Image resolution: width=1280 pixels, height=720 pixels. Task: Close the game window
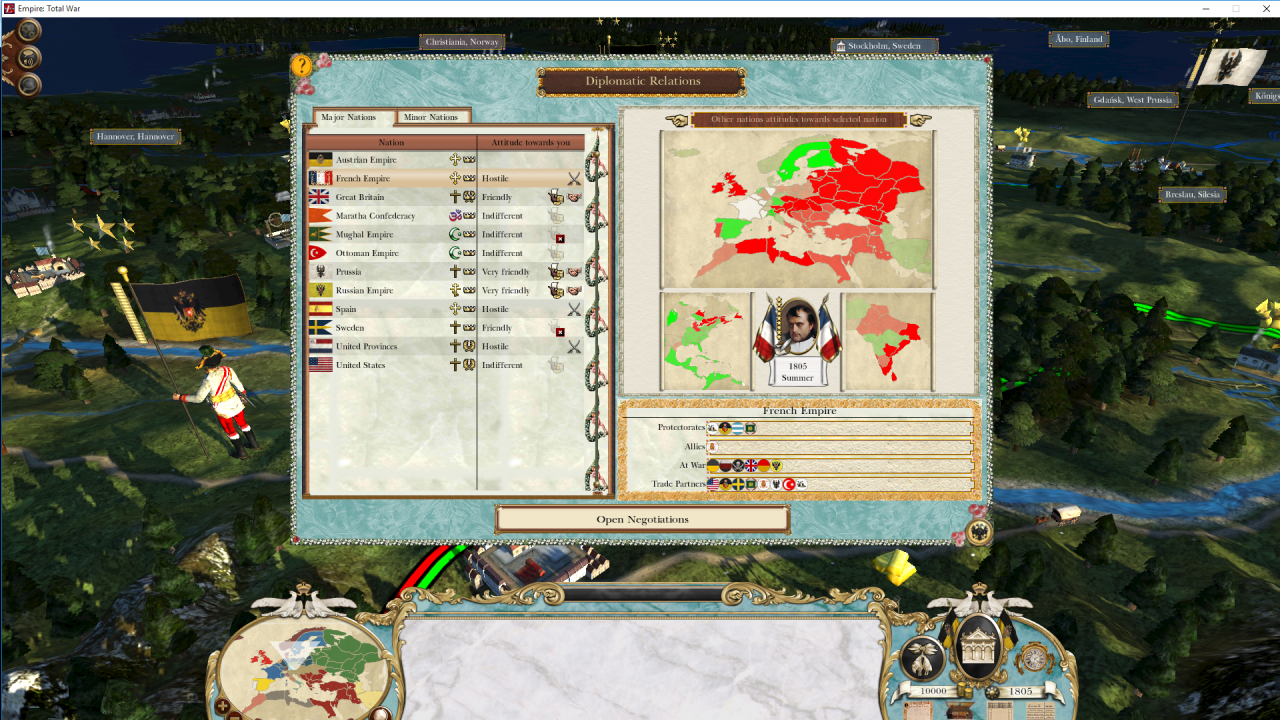coord(1263,8)
